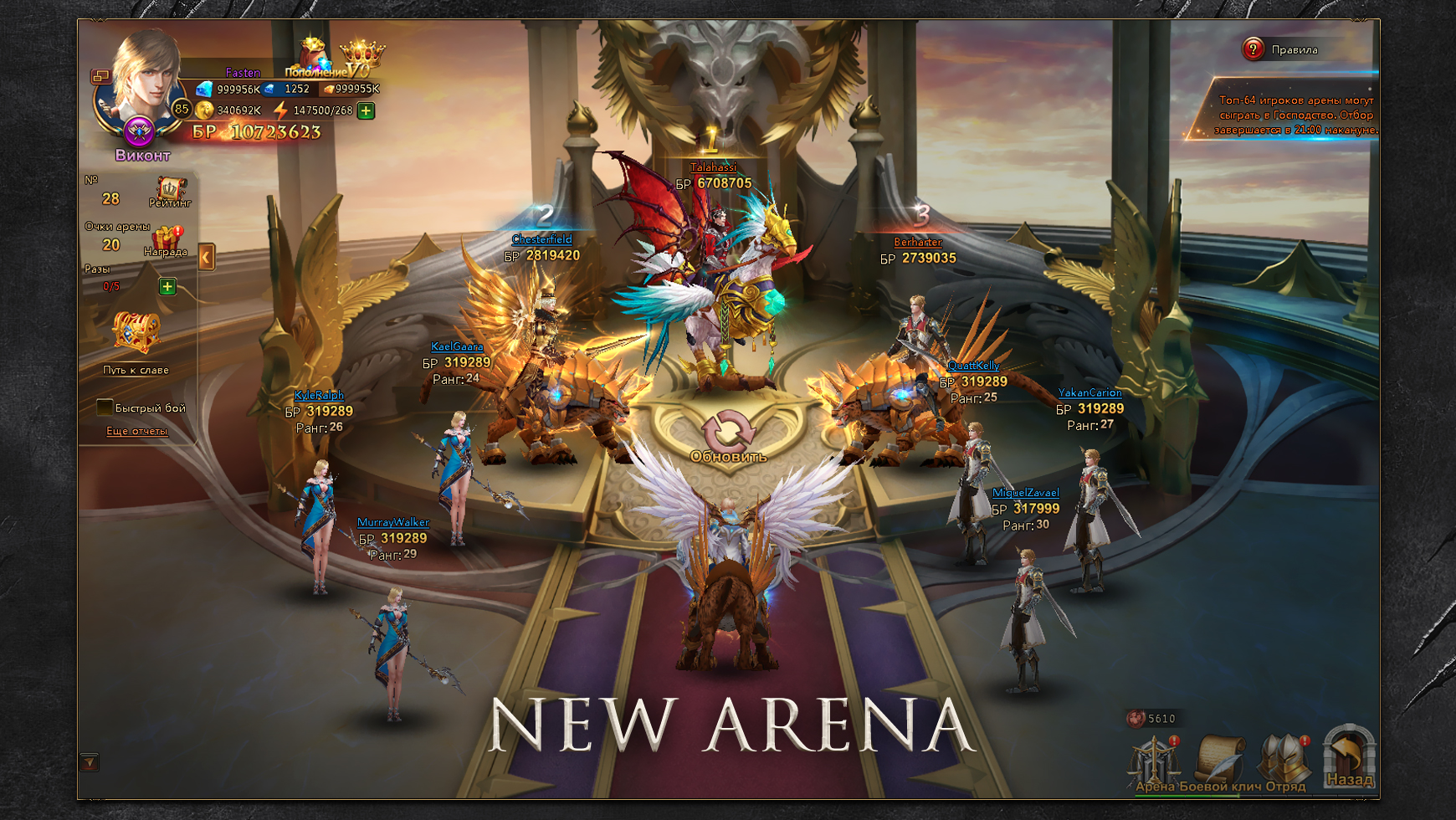Collapse the left arena side panel

click(x=207, y=257)
